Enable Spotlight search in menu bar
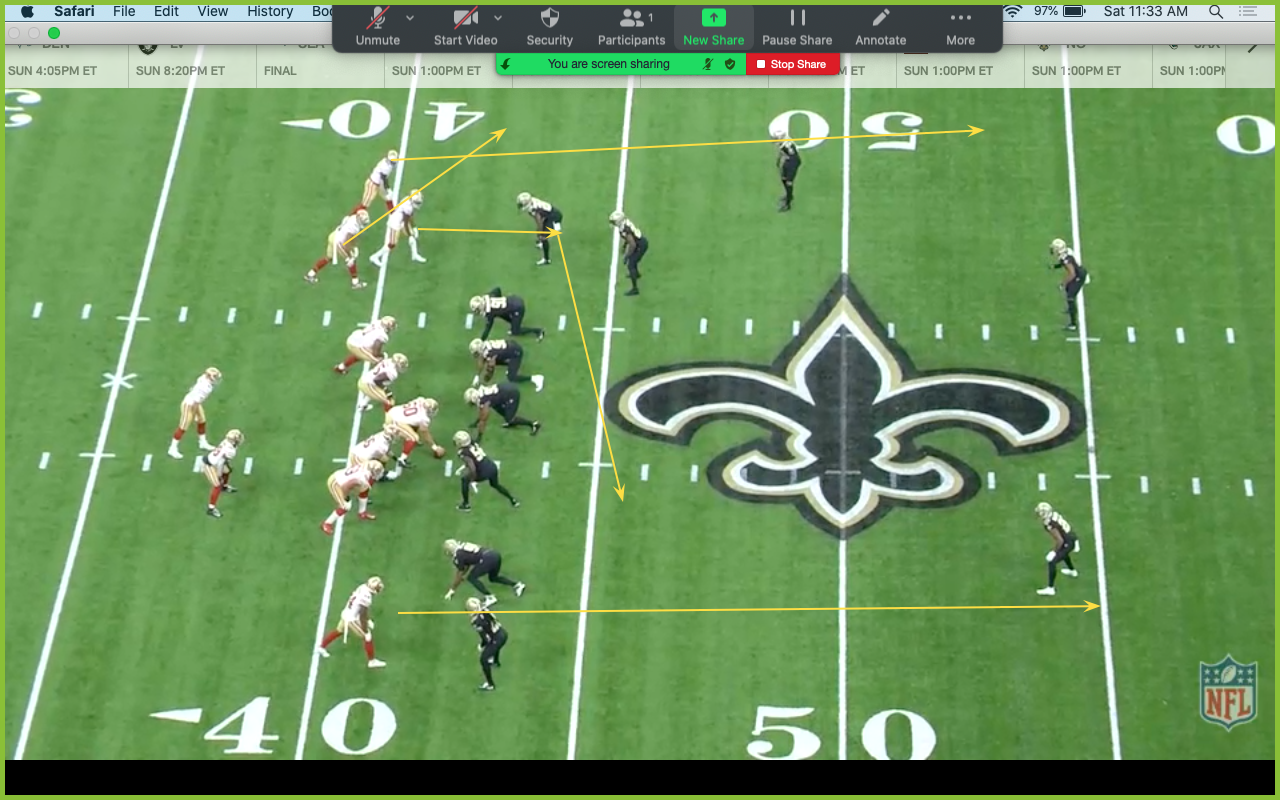 1215,11
